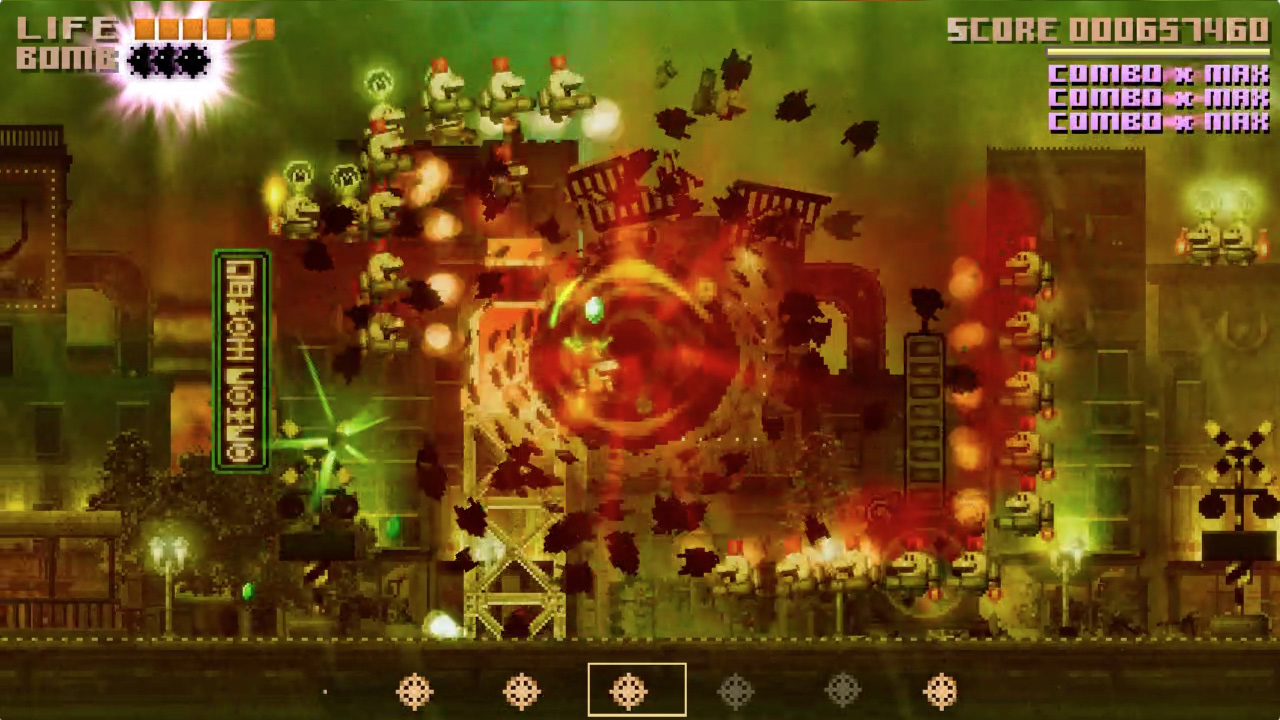Toggle the fourth dimmed crosshair slot

(x=737, y=690)
